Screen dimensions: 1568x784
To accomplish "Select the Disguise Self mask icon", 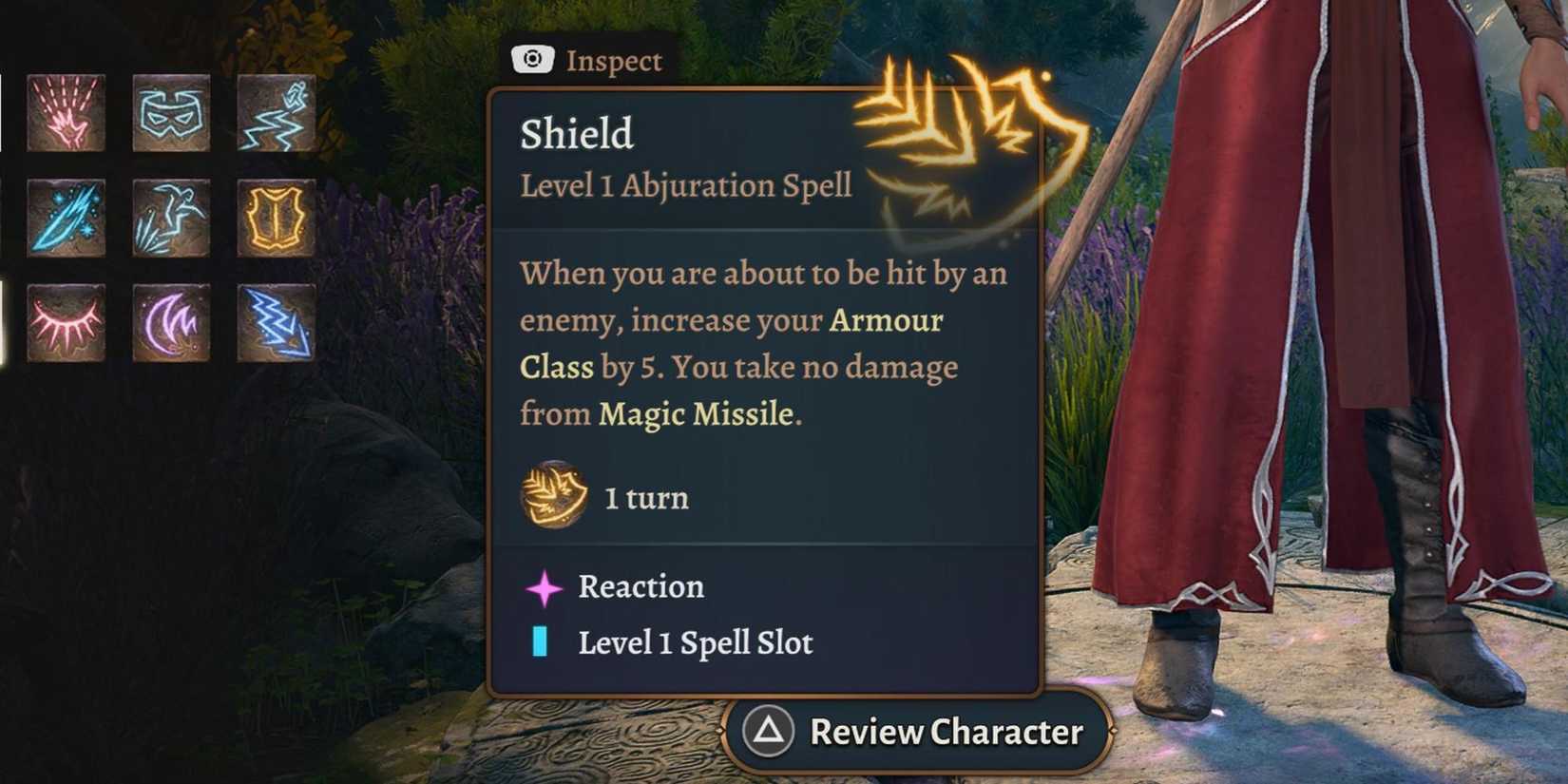I will [x=174, y=112].
